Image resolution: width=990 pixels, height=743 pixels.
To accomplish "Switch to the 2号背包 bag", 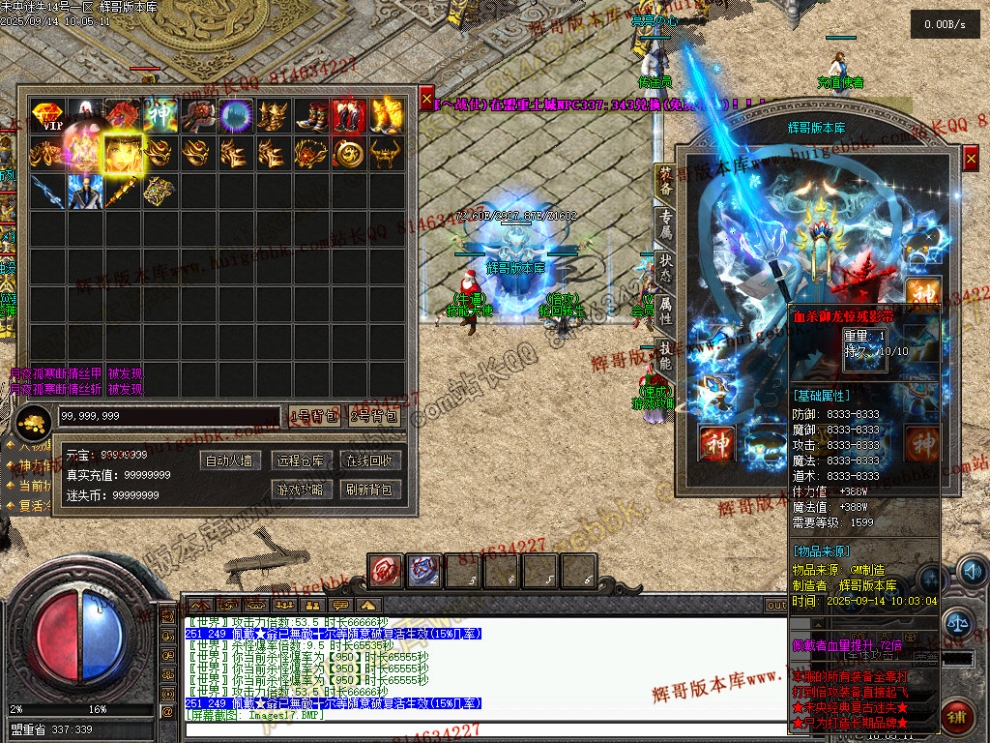I will pyautogui.click(x=374, y=416).
